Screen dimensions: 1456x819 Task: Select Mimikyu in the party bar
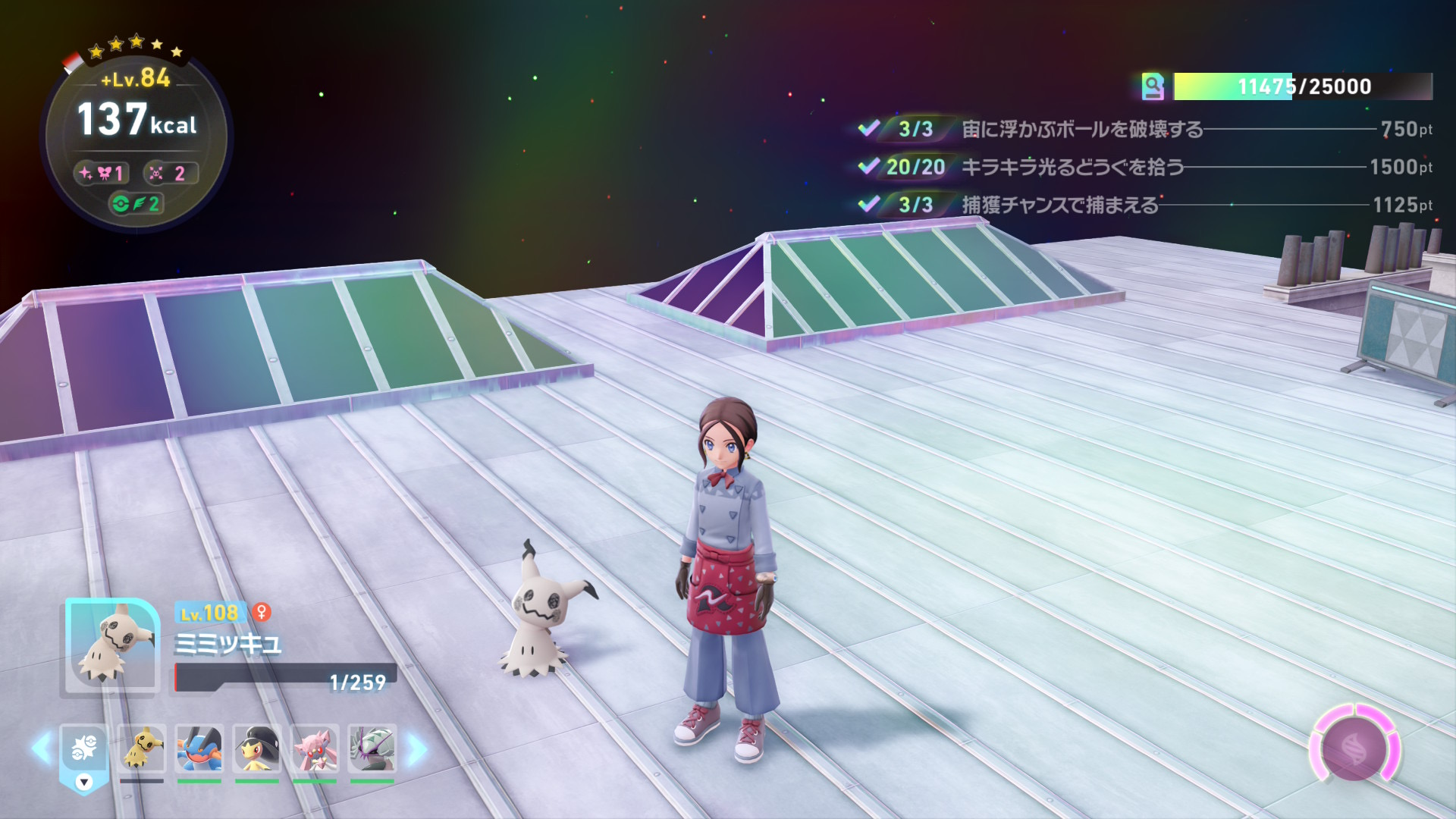point(142,748)
